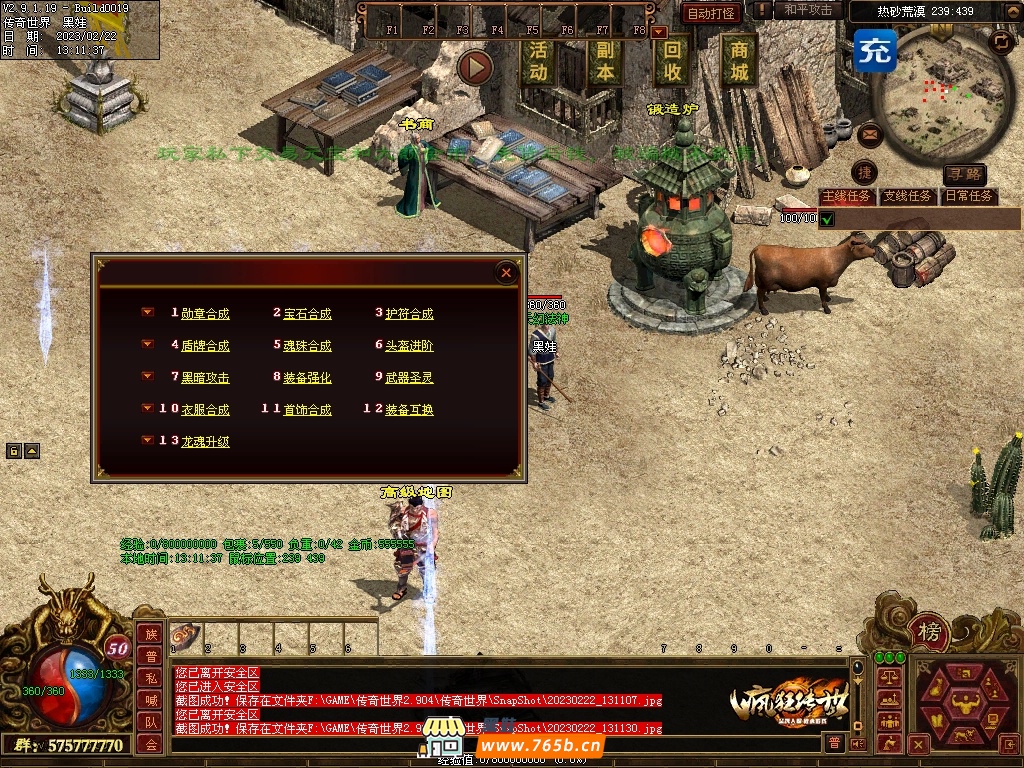Select 武器圣灵 weapon spirit option
The width and height of the screenshot is (1024, 768).
[x=409, y=377]
